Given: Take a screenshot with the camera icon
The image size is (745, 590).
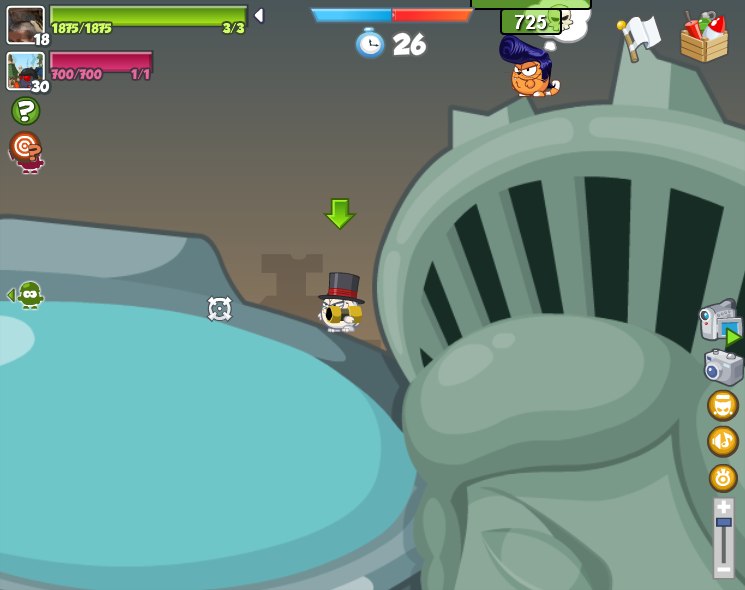Looking at the screenshot, I should [722, 367].
